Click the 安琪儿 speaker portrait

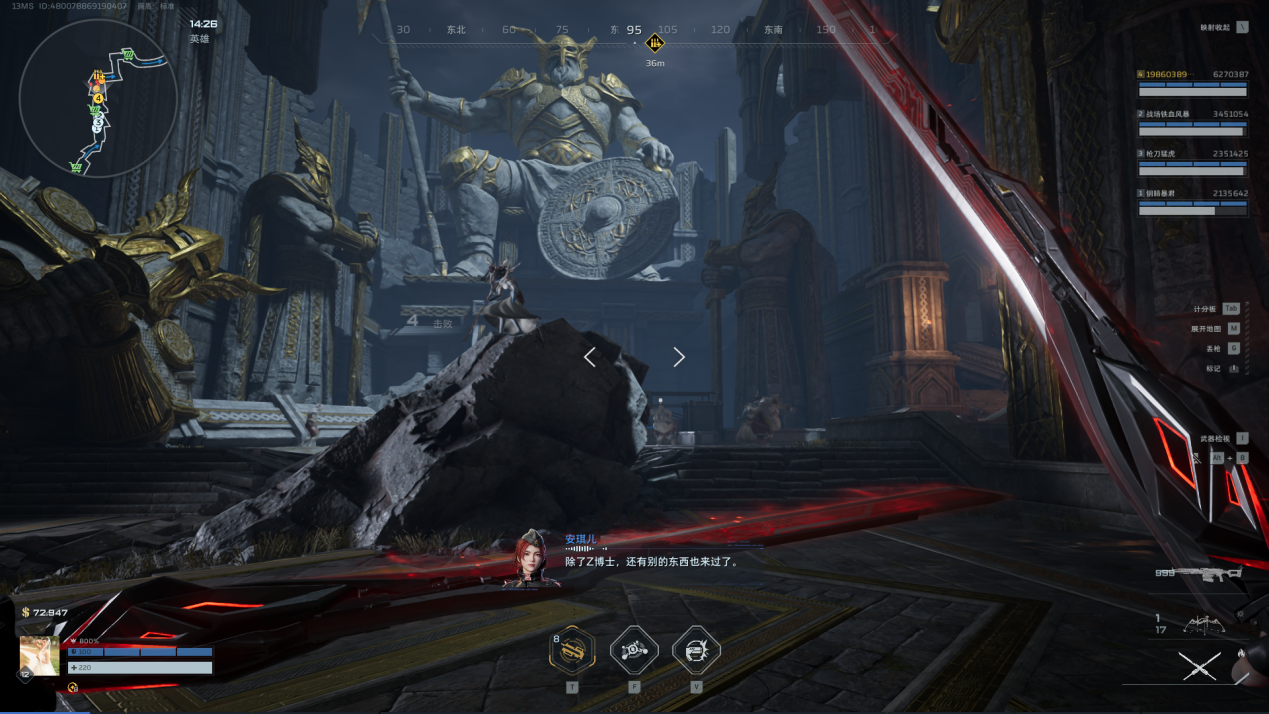[531, 558]
